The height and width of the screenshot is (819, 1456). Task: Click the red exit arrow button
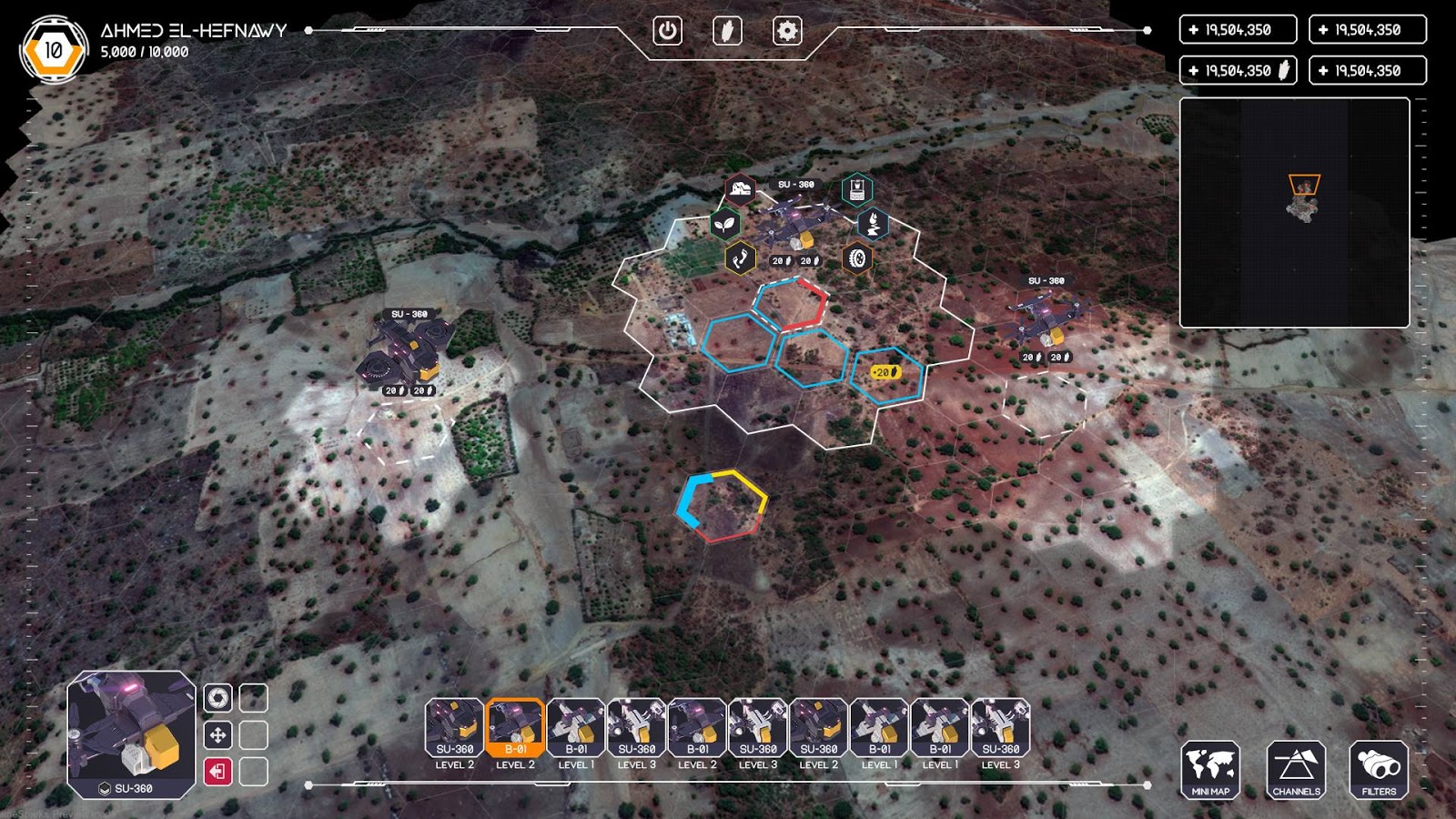(217, 772)
